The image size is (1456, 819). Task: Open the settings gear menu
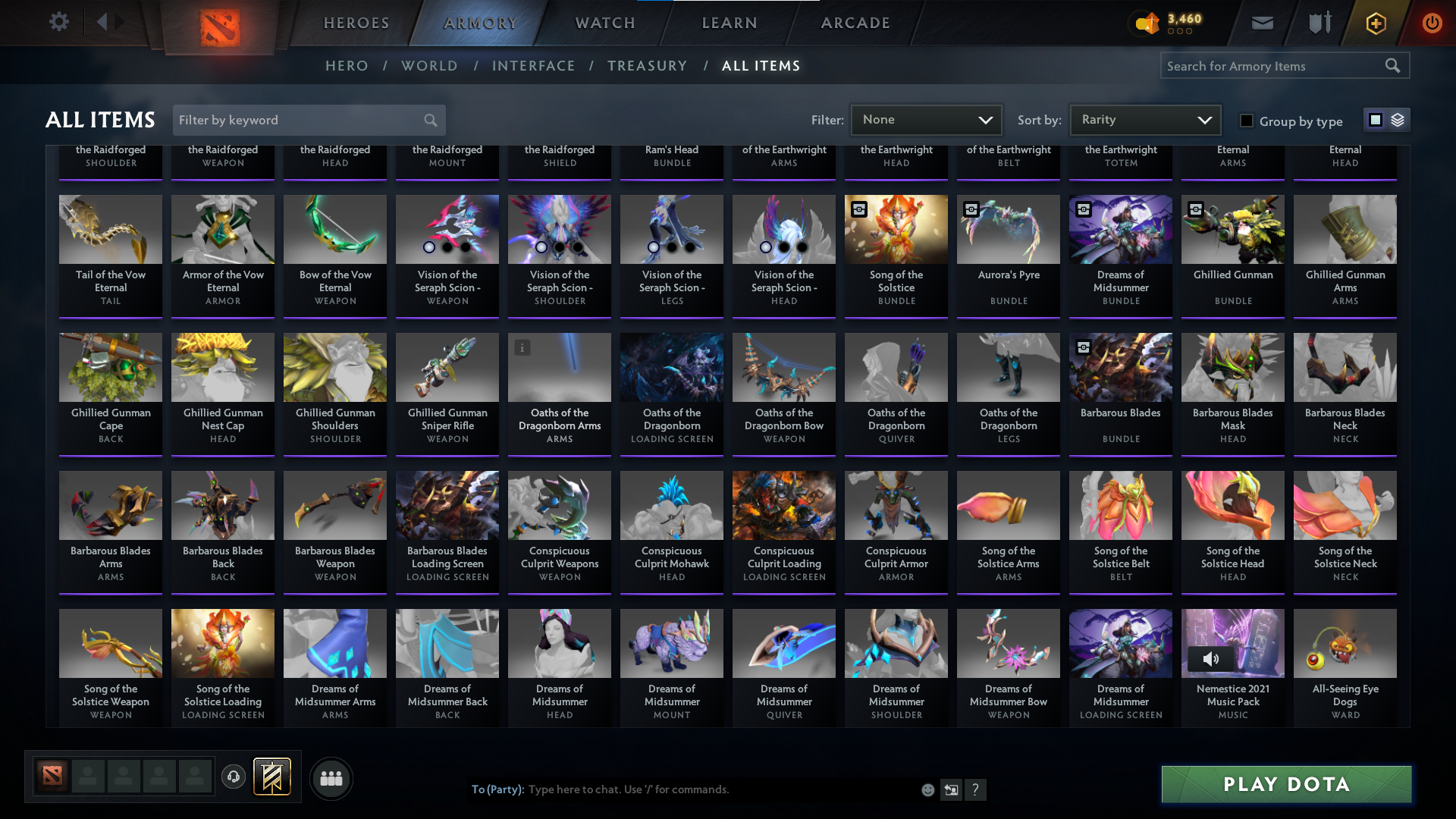tap(59, 22)
